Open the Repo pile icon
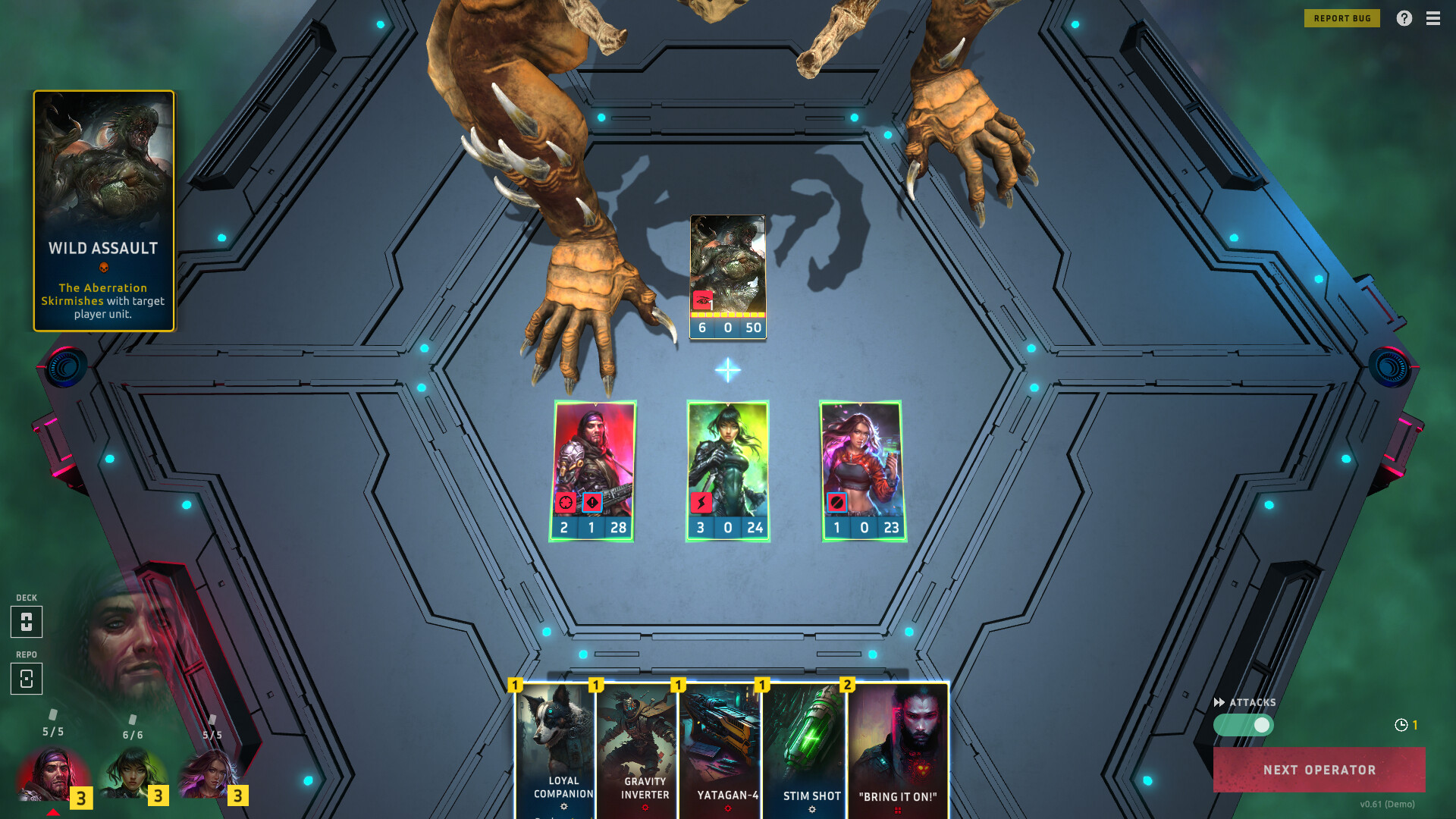1456x819 pixels. point(27,678)
